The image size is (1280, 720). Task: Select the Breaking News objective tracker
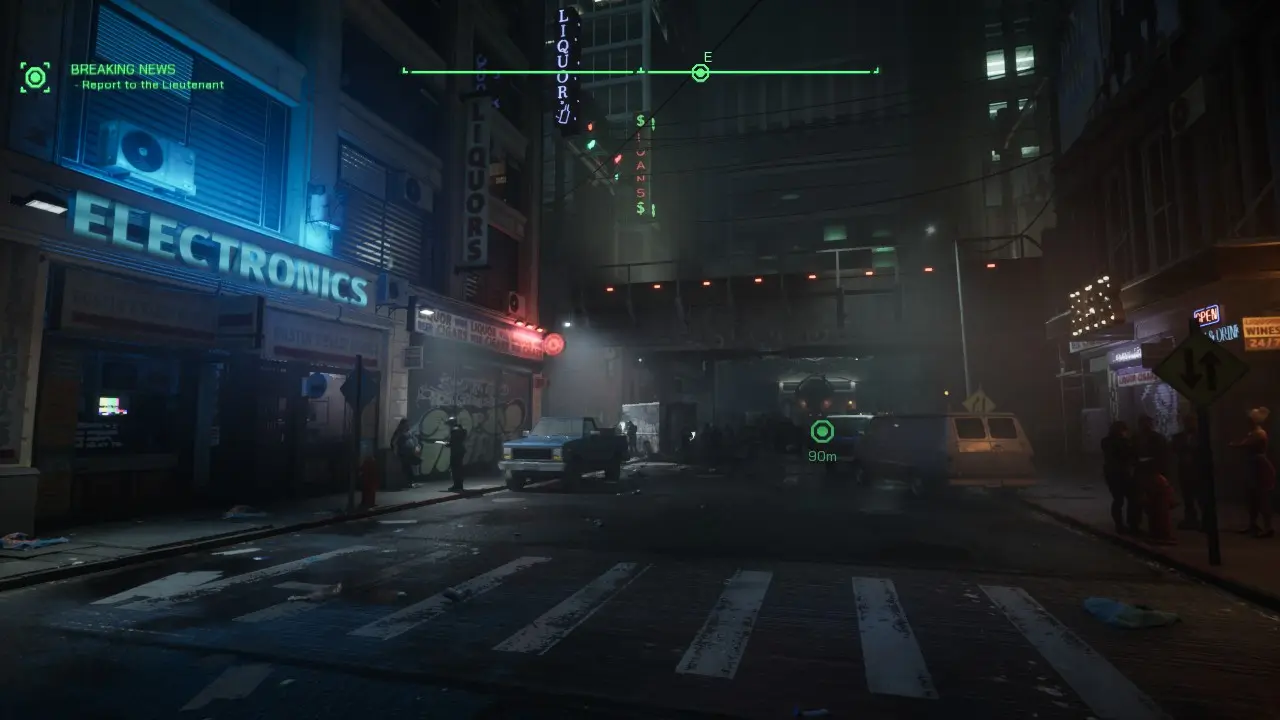[x=123, y=70]
